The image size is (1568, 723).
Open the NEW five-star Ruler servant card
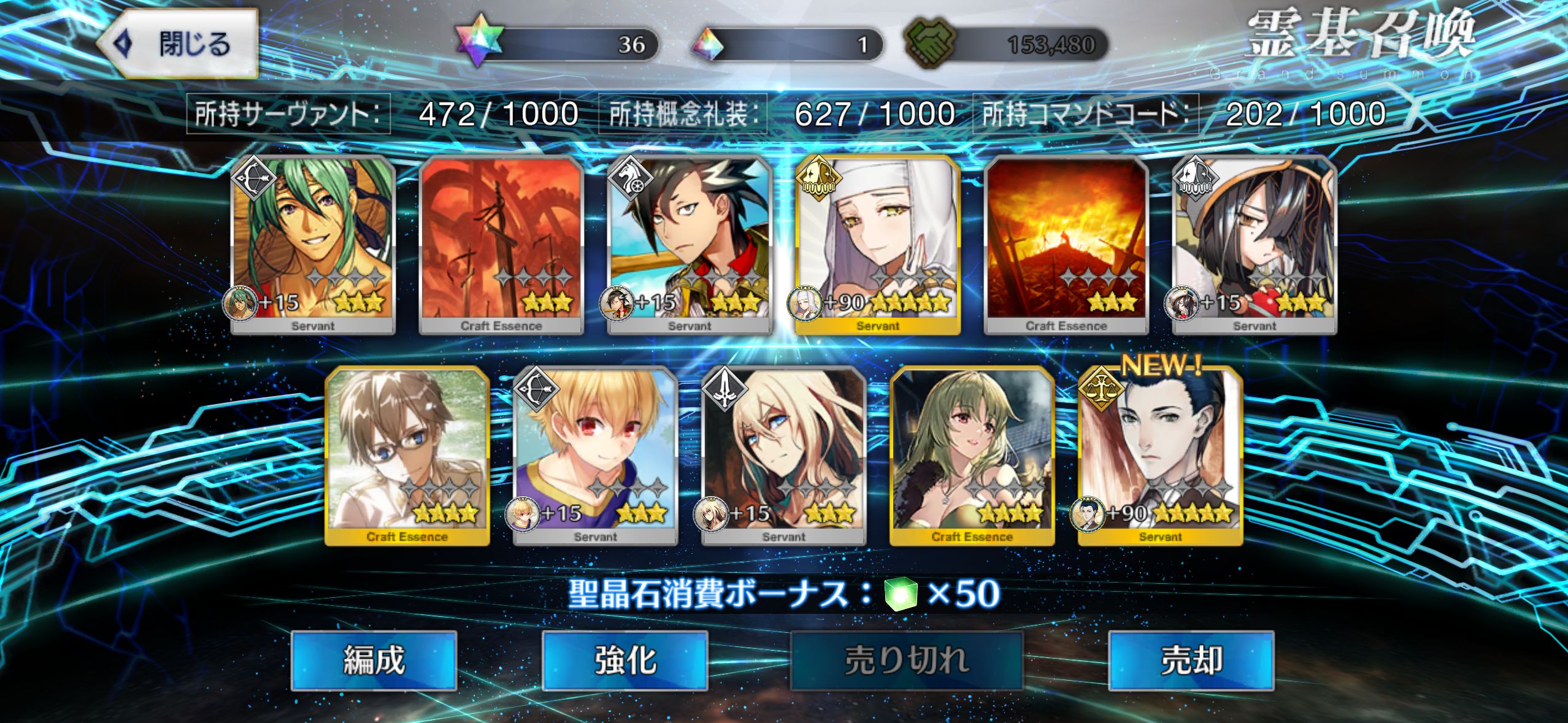[x=1160, y=454]
